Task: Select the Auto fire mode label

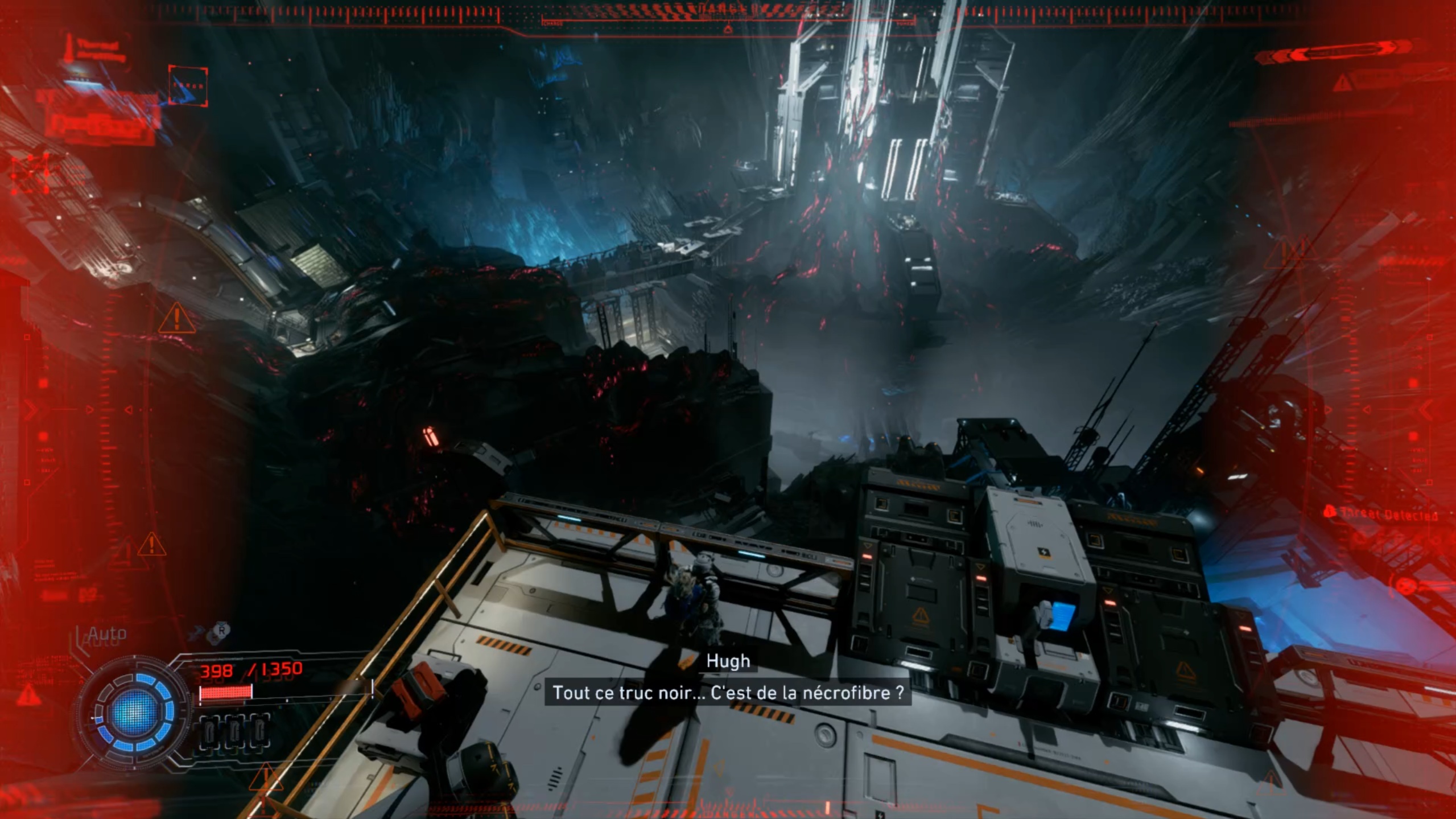Action: [x=107, y=633]
